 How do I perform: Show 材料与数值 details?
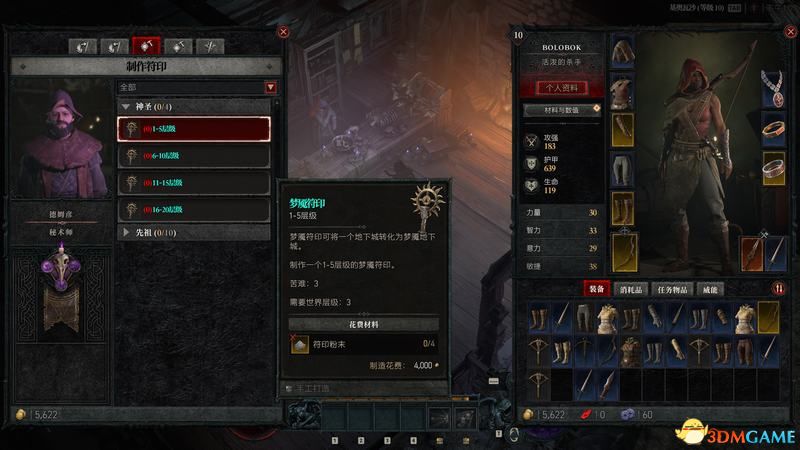point(562,108)
